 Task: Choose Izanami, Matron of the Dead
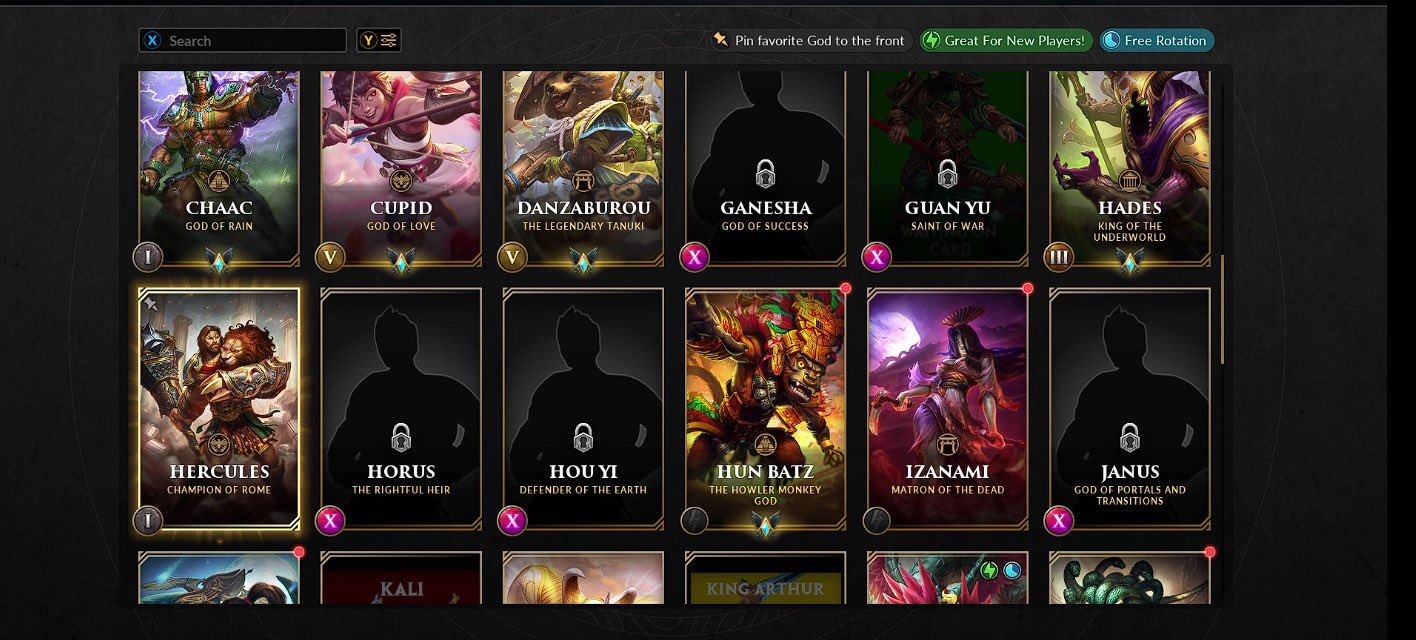pyautogui.click(x=947, y=408)
